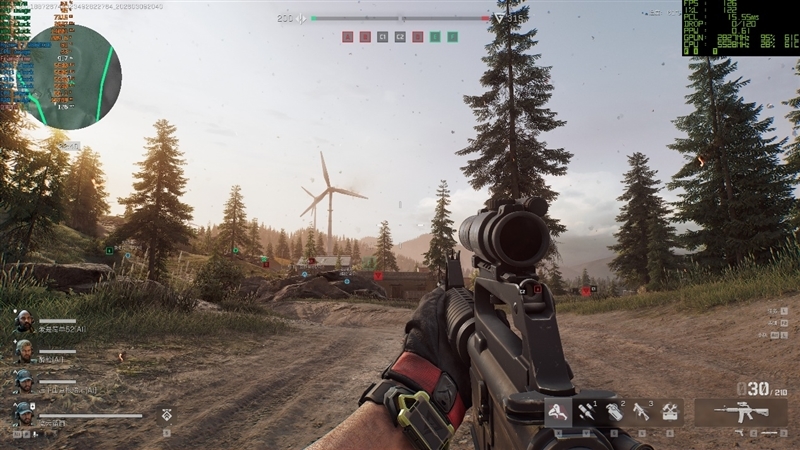
Task: Select the launcher in slot 3
Action: (x=642, y=411)
